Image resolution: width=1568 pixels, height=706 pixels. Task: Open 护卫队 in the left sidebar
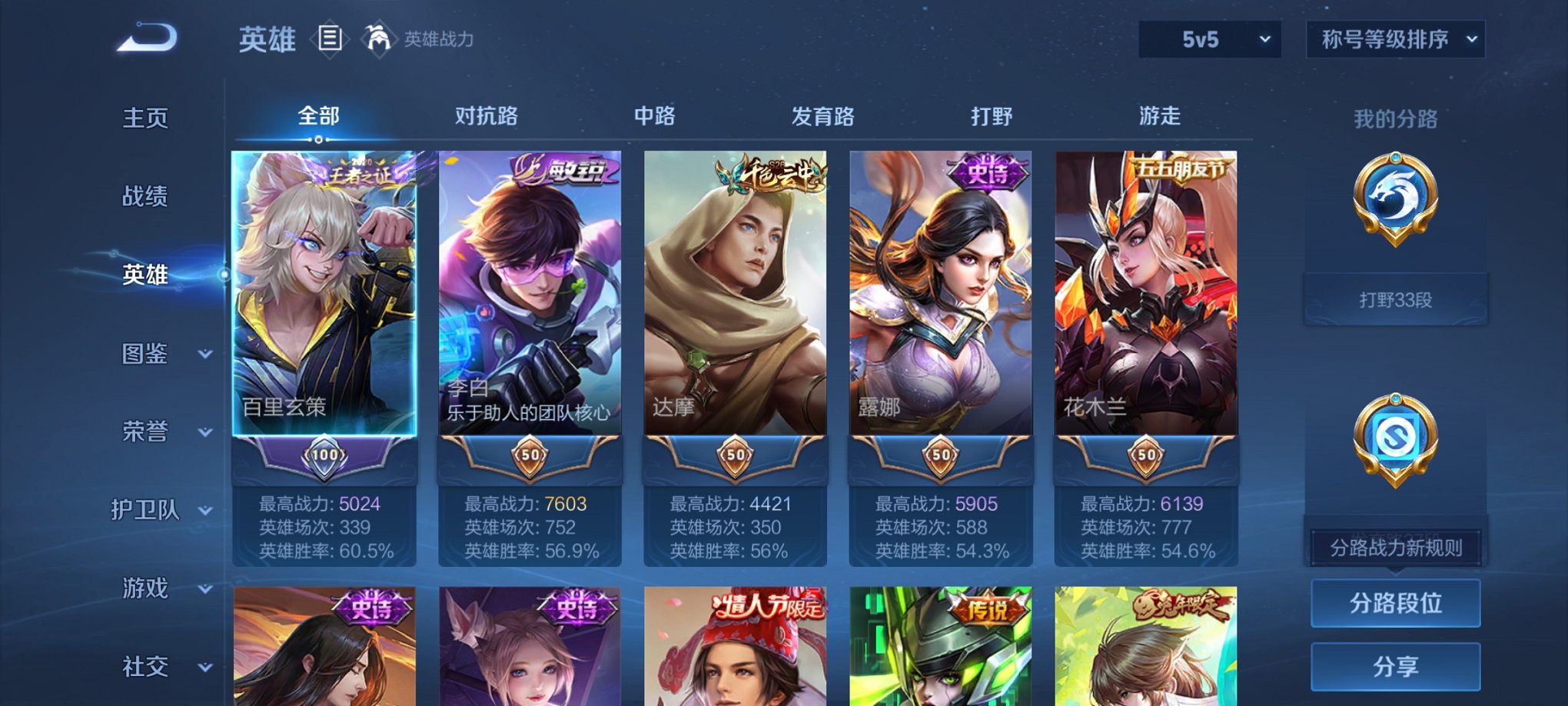pos(146,509)
